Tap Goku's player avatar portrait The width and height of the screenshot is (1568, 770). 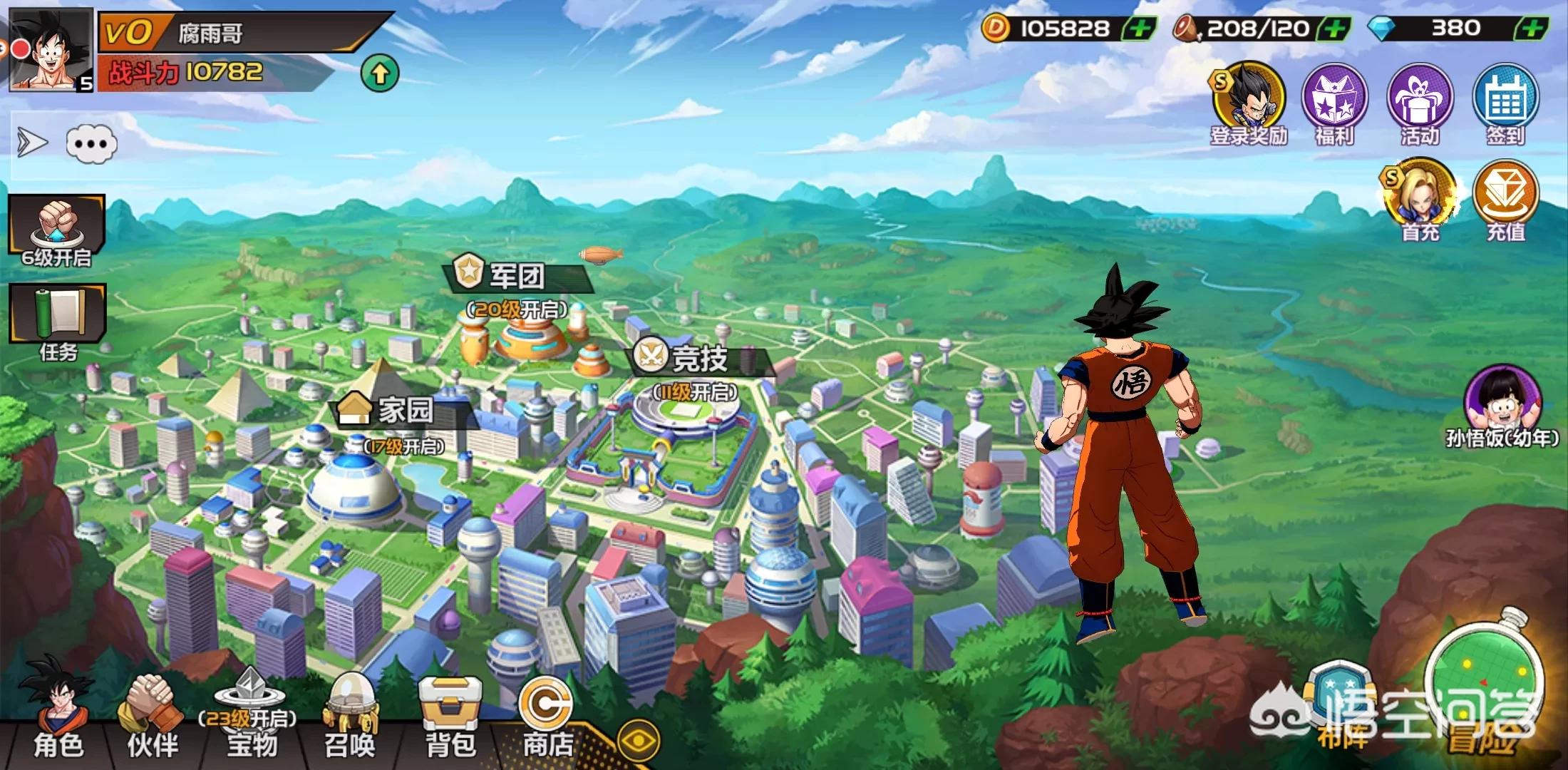[51, 50]
